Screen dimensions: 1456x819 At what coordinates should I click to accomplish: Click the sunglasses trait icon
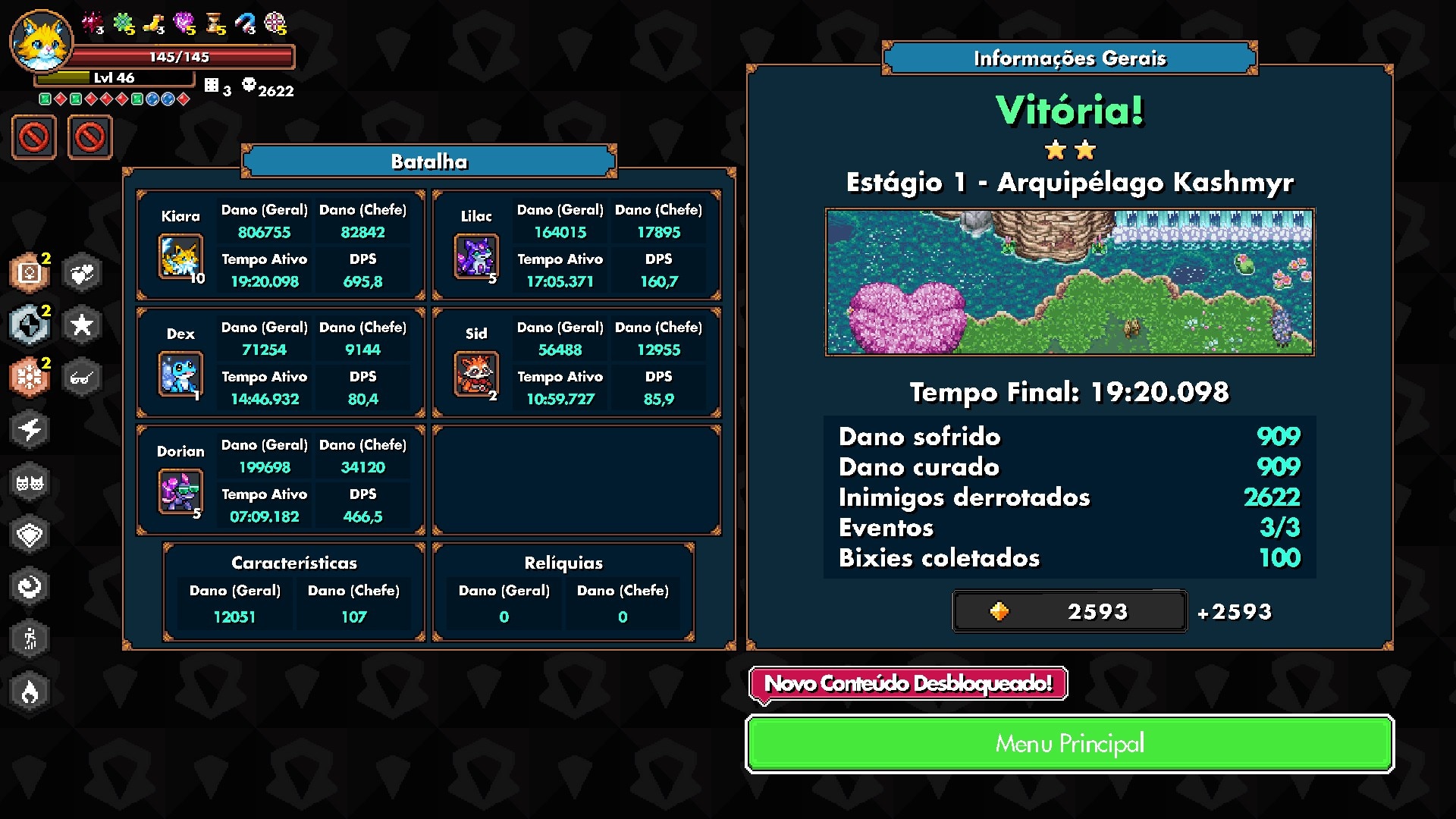(x=82, y=378)
